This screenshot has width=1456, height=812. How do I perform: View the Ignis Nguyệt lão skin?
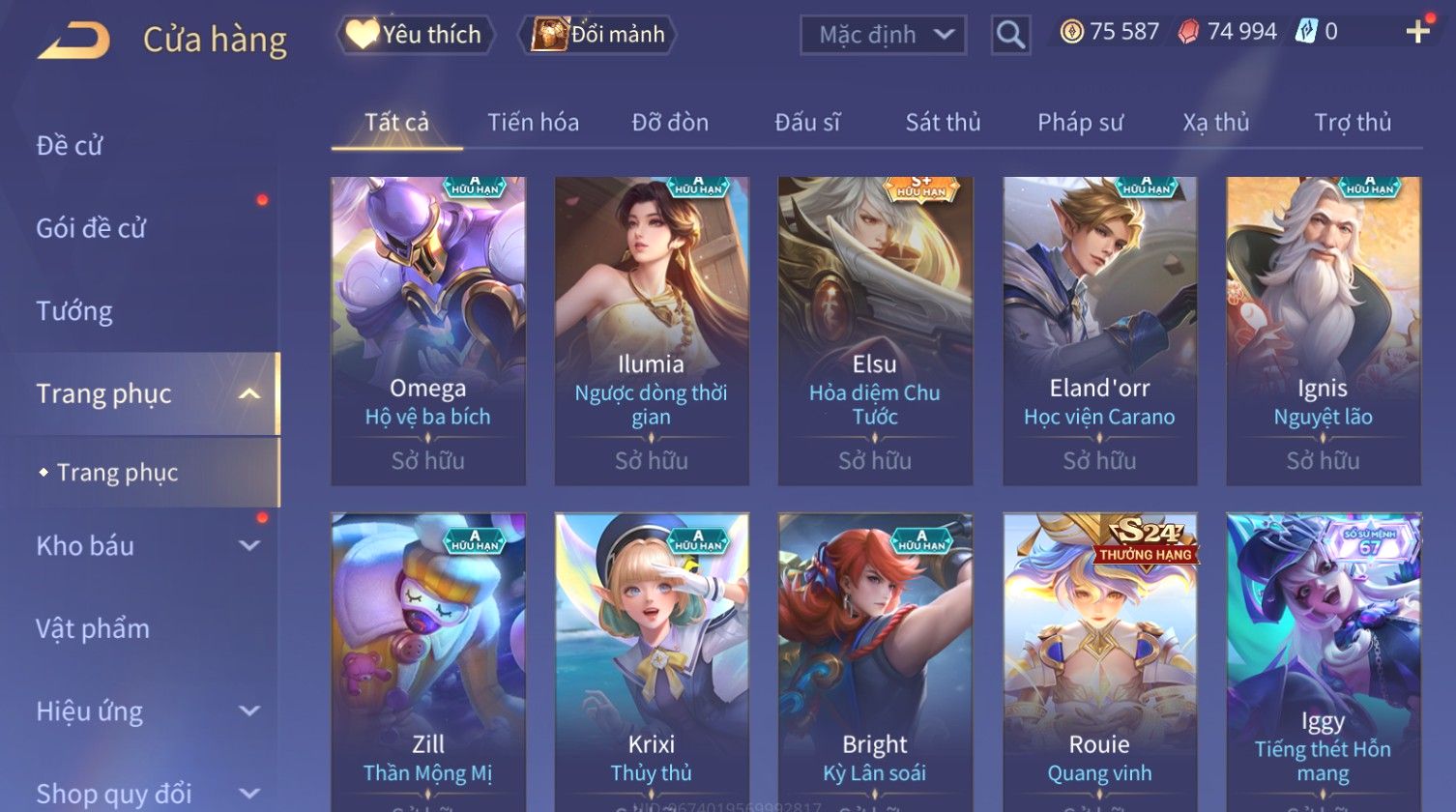(1323, 331)
